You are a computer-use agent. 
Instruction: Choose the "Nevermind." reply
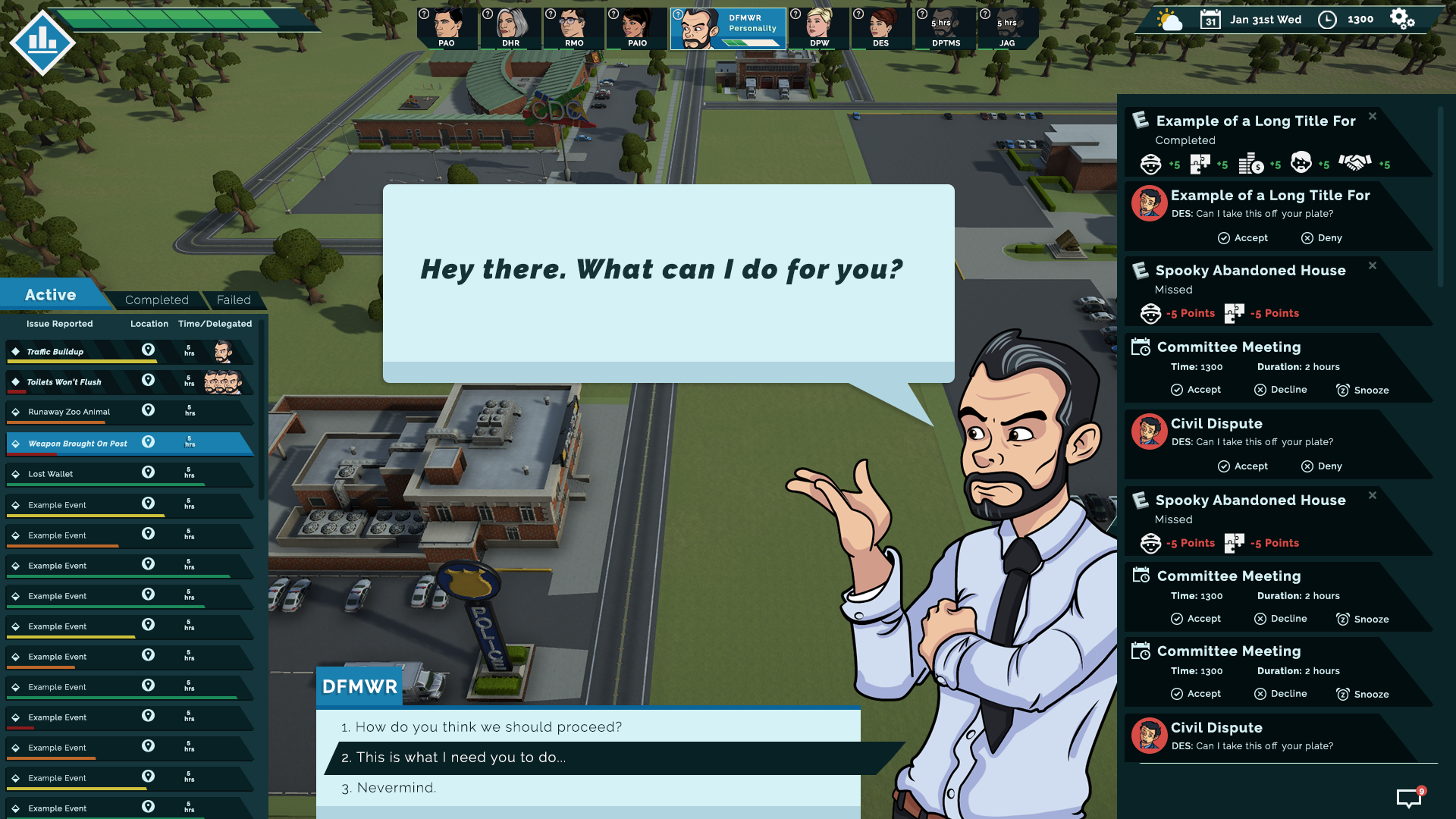click(396, 788)
